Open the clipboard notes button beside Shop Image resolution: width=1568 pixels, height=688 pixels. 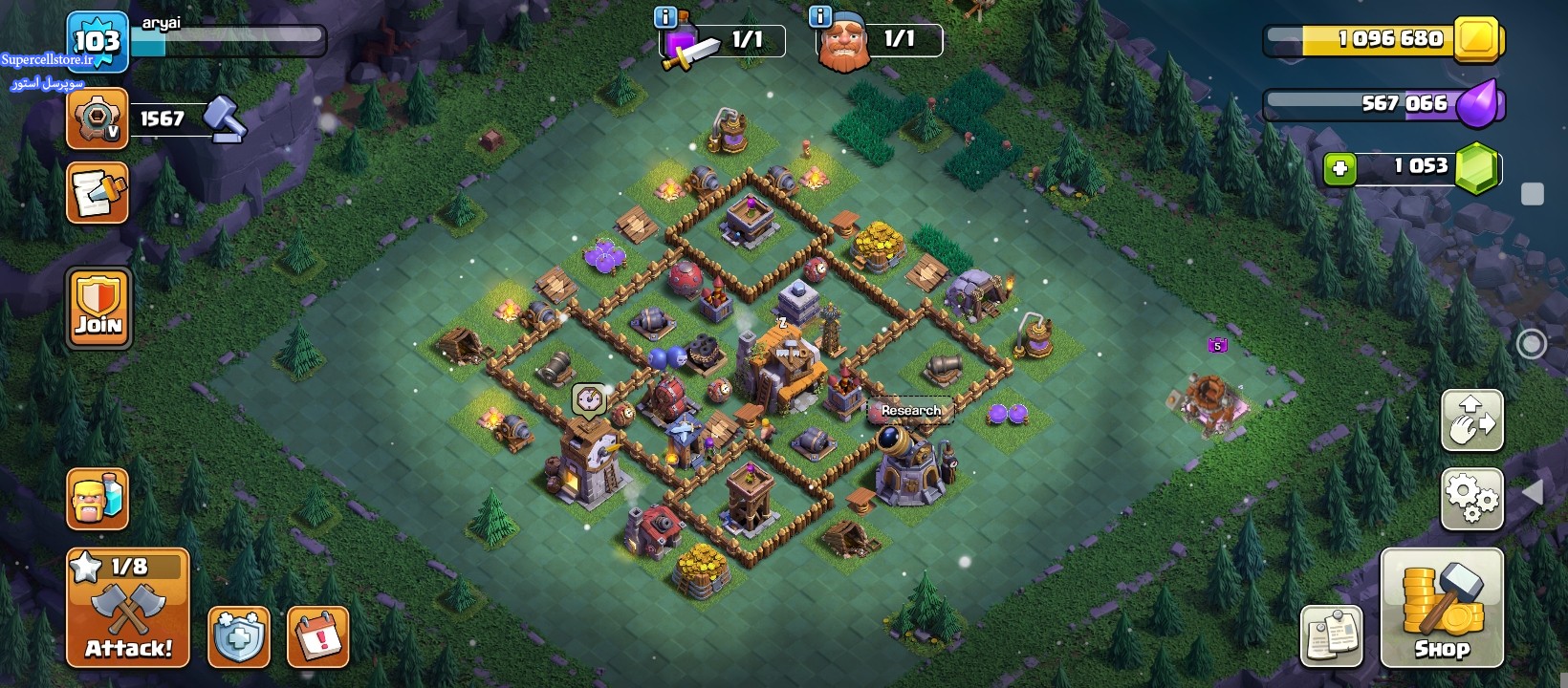coord(1332,636)
